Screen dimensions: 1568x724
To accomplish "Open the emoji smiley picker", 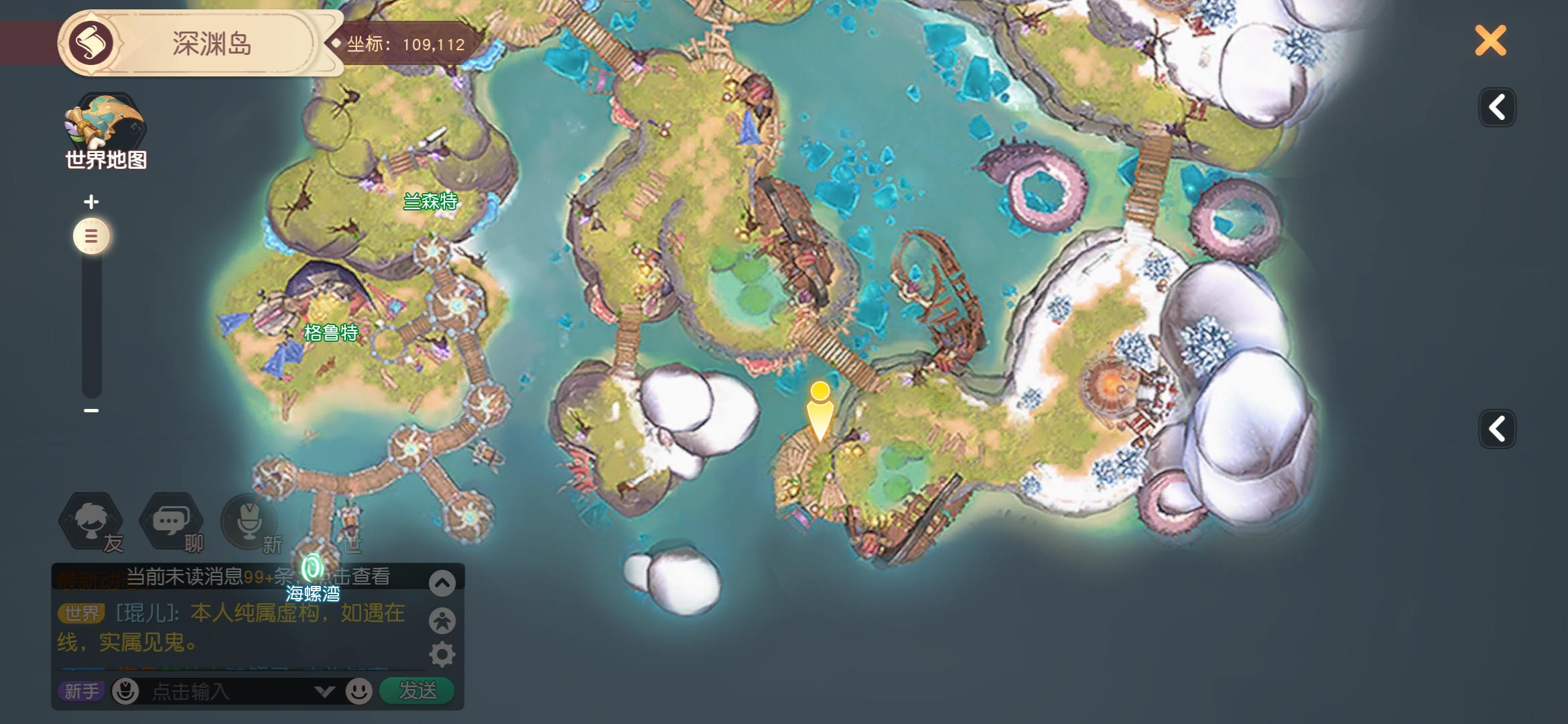I will click(x=359, y=691).
